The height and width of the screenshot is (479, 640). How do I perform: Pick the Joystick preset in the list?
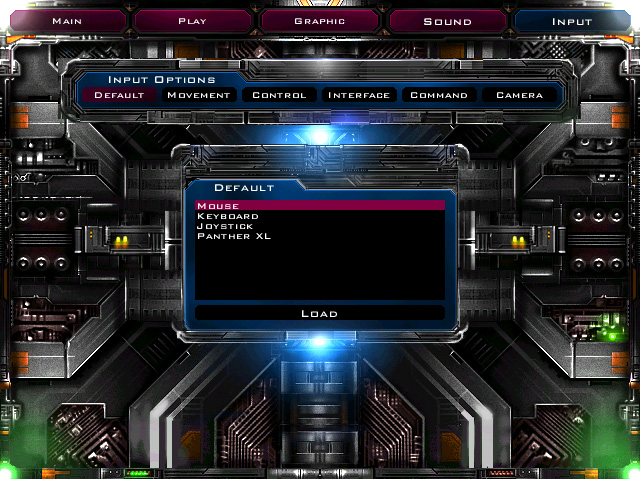[319, 226]
